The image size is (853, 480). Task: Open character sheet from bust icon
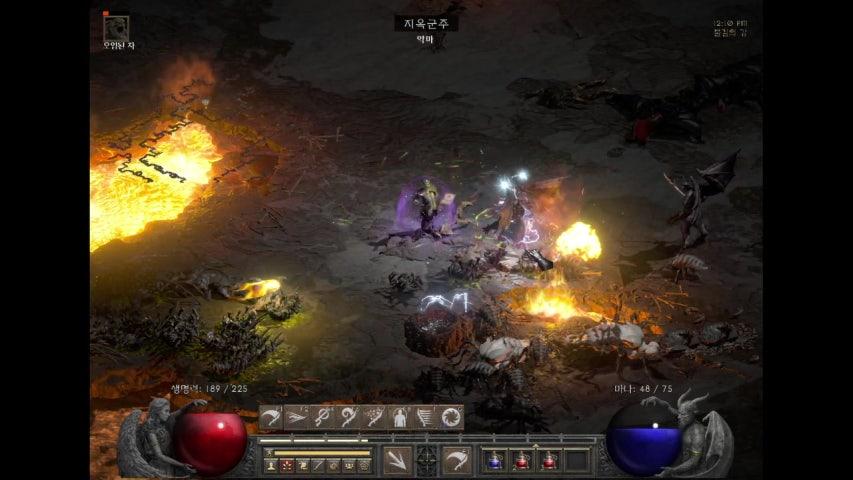coord(270,465)
